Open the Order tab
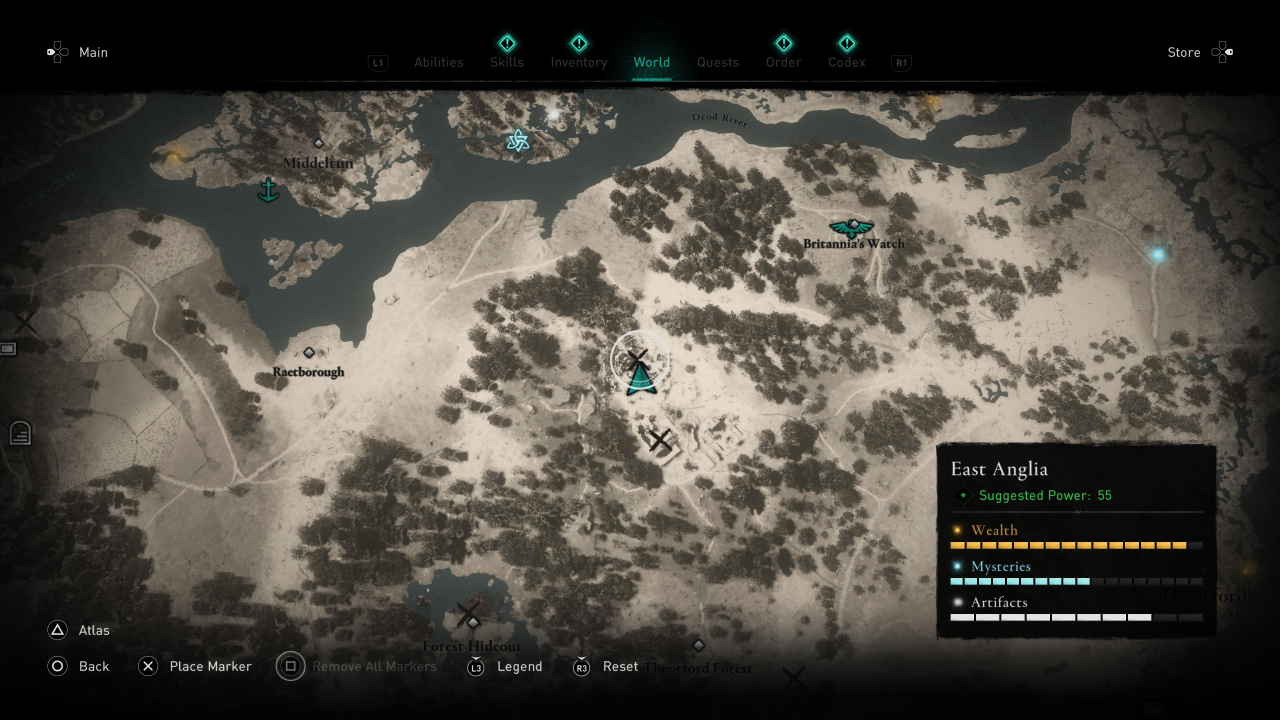Screen dimensions: 1280x720 (783, 62)
